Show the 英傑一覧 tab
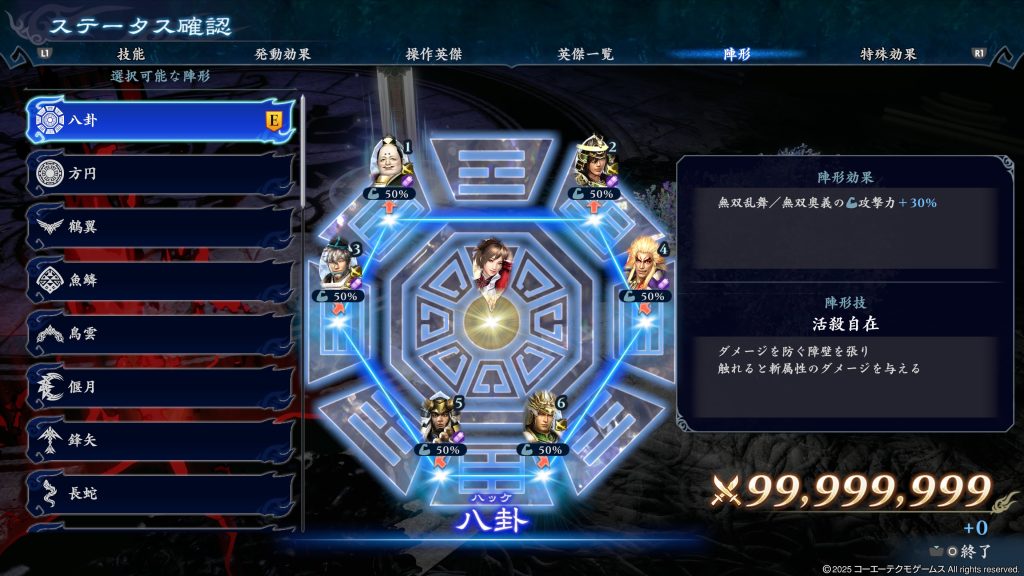Screen dimensions: 1024x576 coord(585,54)
